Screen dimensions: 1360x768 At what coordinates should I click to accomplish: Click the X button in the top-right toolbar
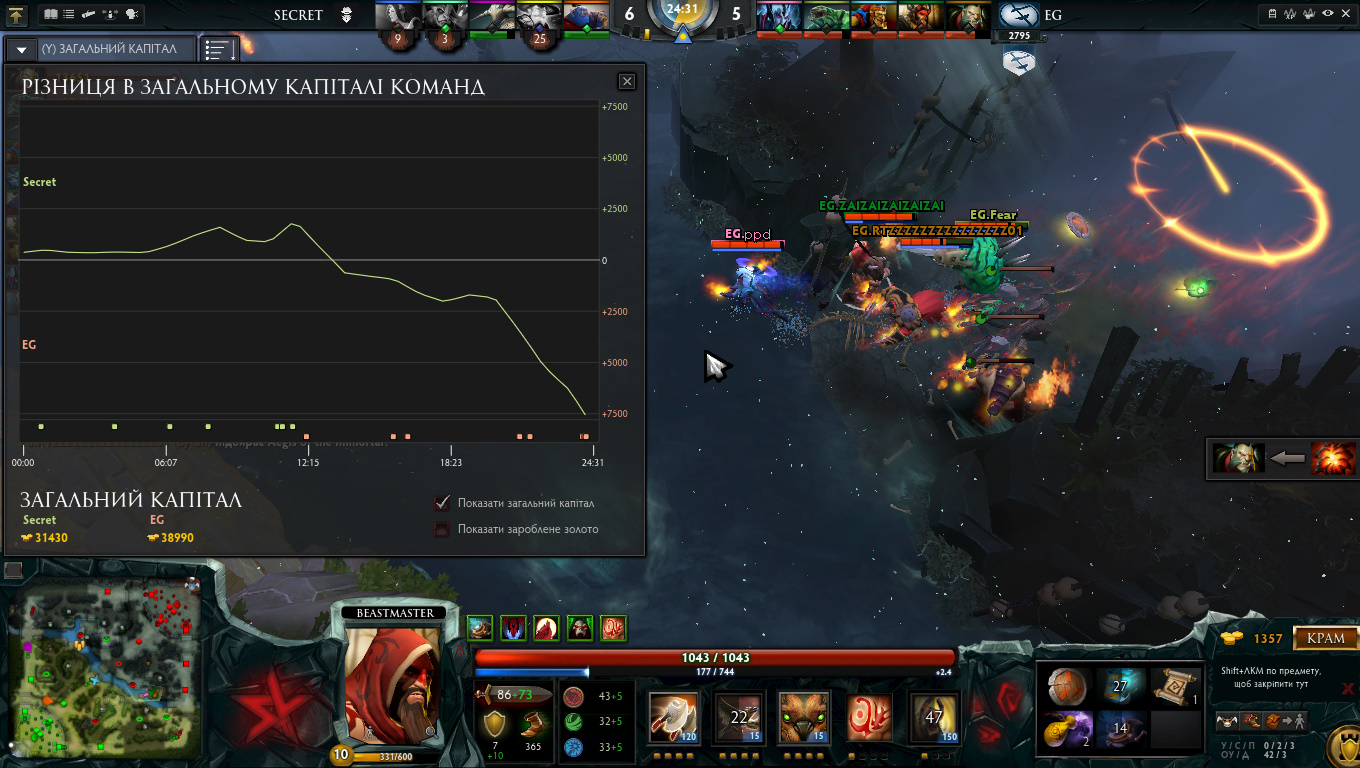tap(1346, 14)
